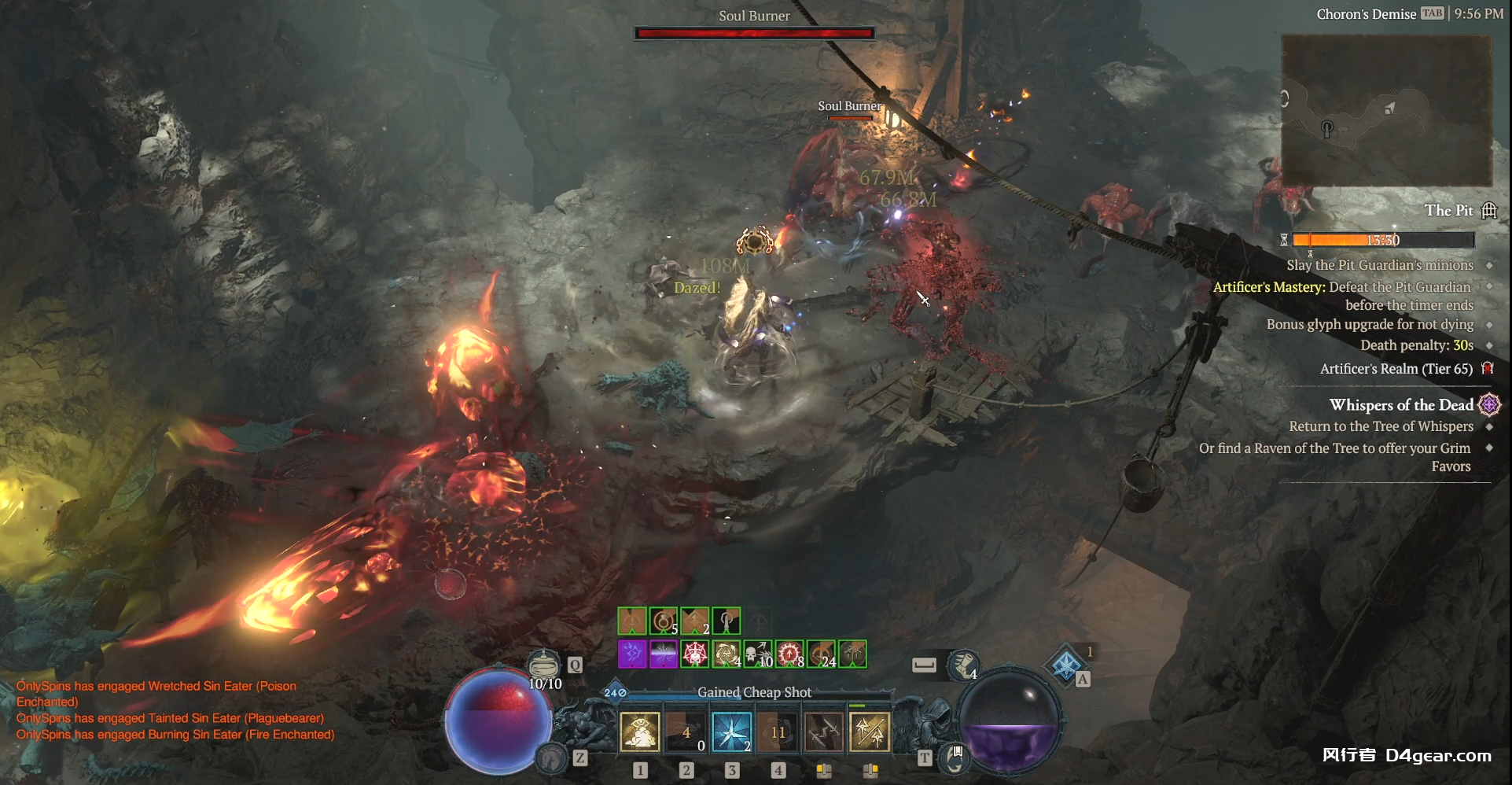Inspect the skull and arrows buff

coord(758,654)
